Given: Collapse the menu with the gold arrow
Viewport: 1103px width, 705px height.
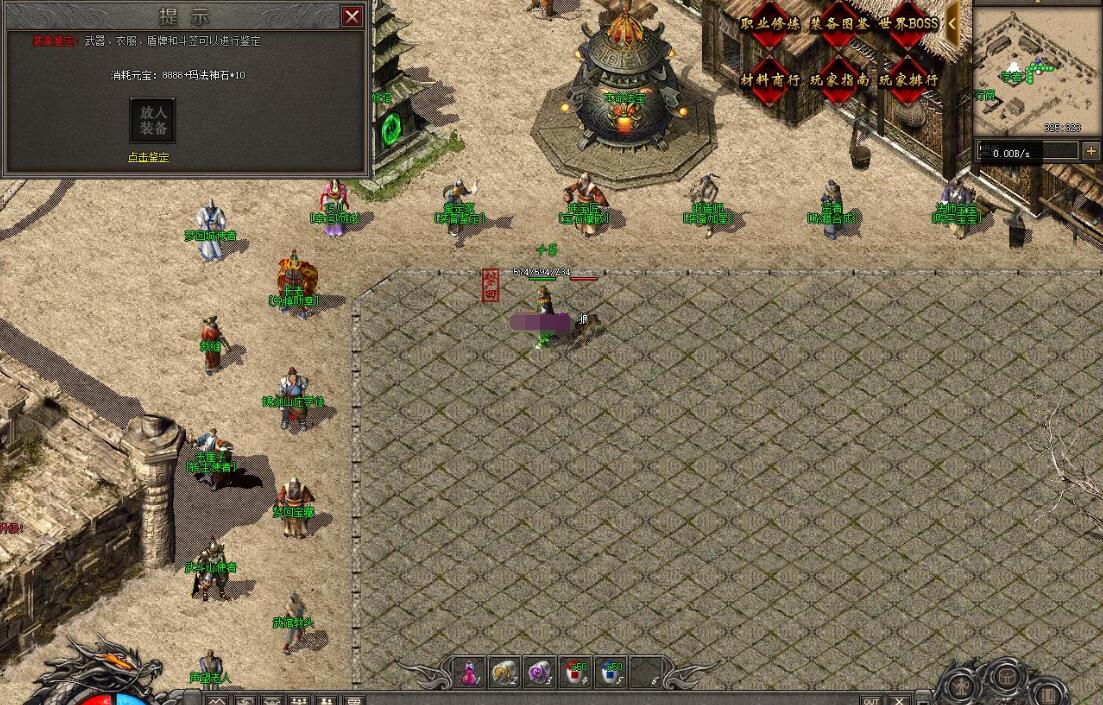Looking at the screenshot, I should pyautogui.click(x=954, y=22).
